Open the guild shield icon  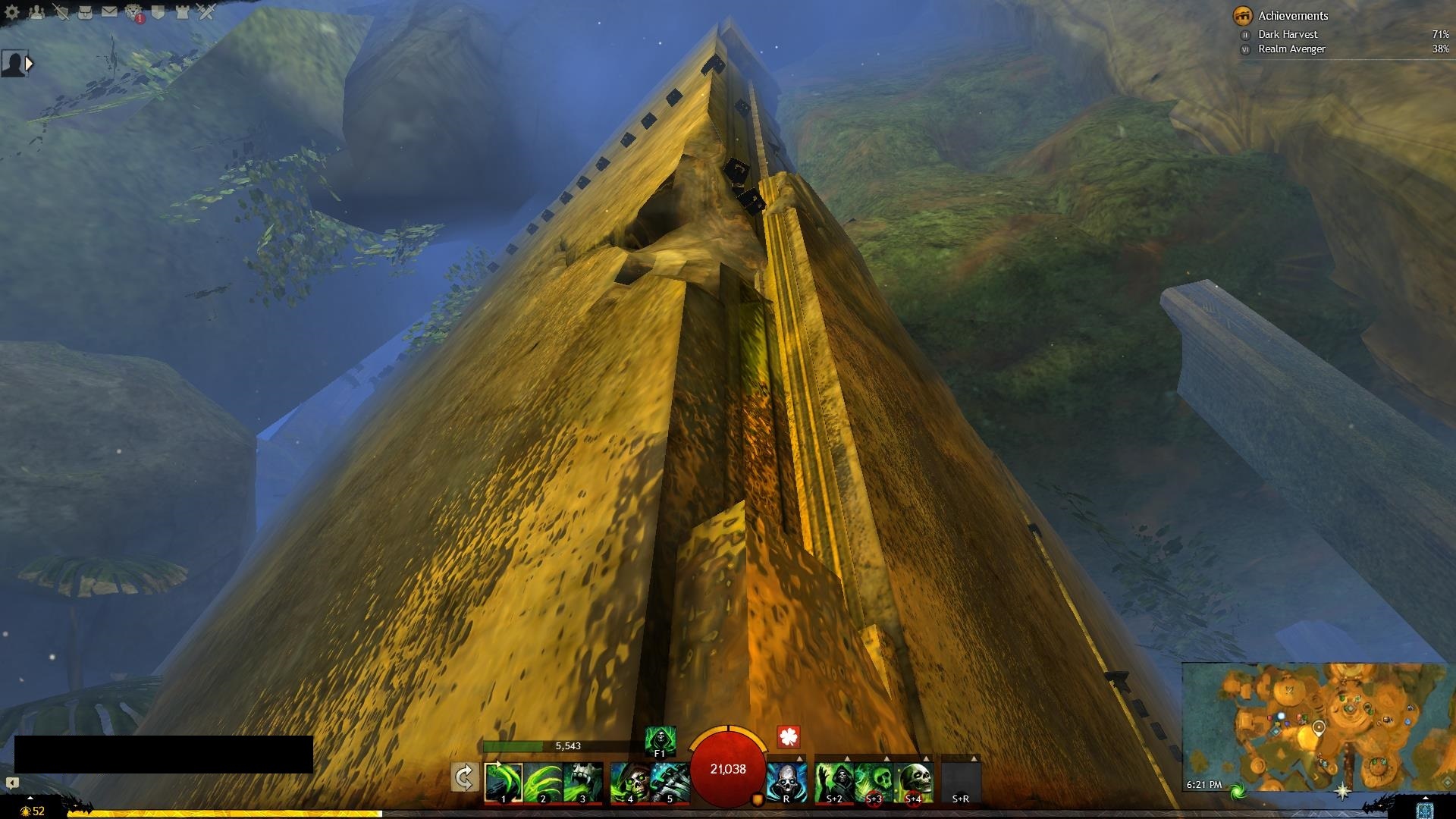click(x=158, y=12)
